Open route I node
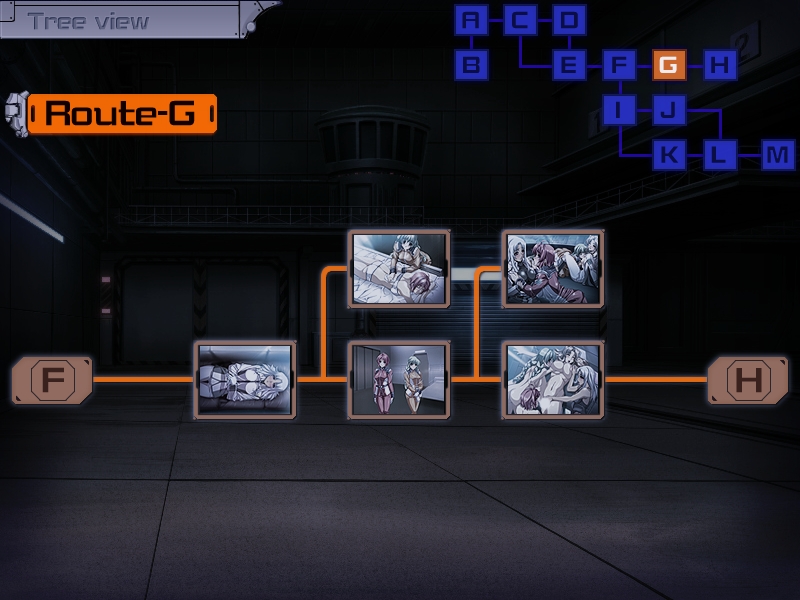This screenshot has width=800, height=600. [619, 110]
